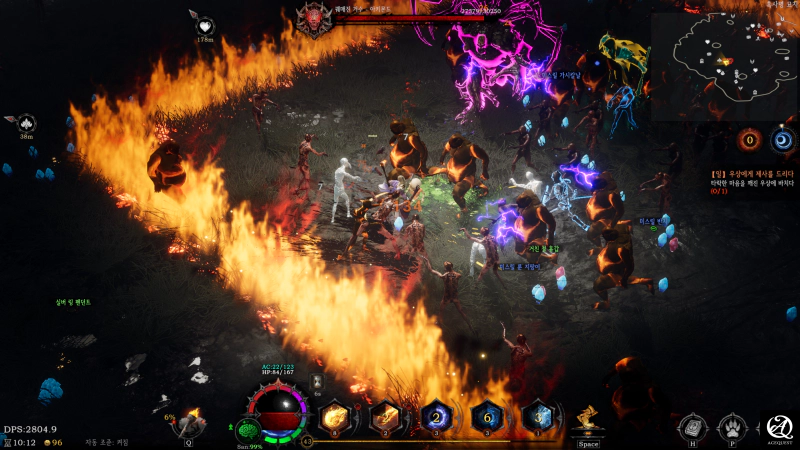The image size is (800, 450).
Task: Click the leaf waypoint marker showing 38m
Action: tap(26, 123)
